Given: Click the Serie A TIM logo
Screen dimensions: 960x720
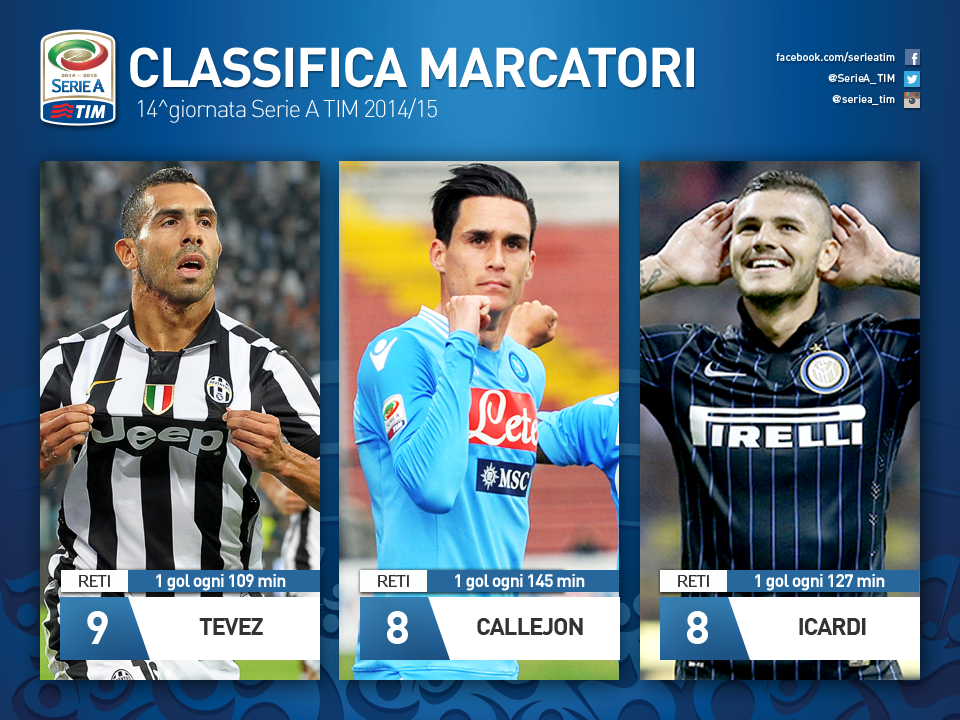Looking at the screenshot, I should tap(77, 77).
